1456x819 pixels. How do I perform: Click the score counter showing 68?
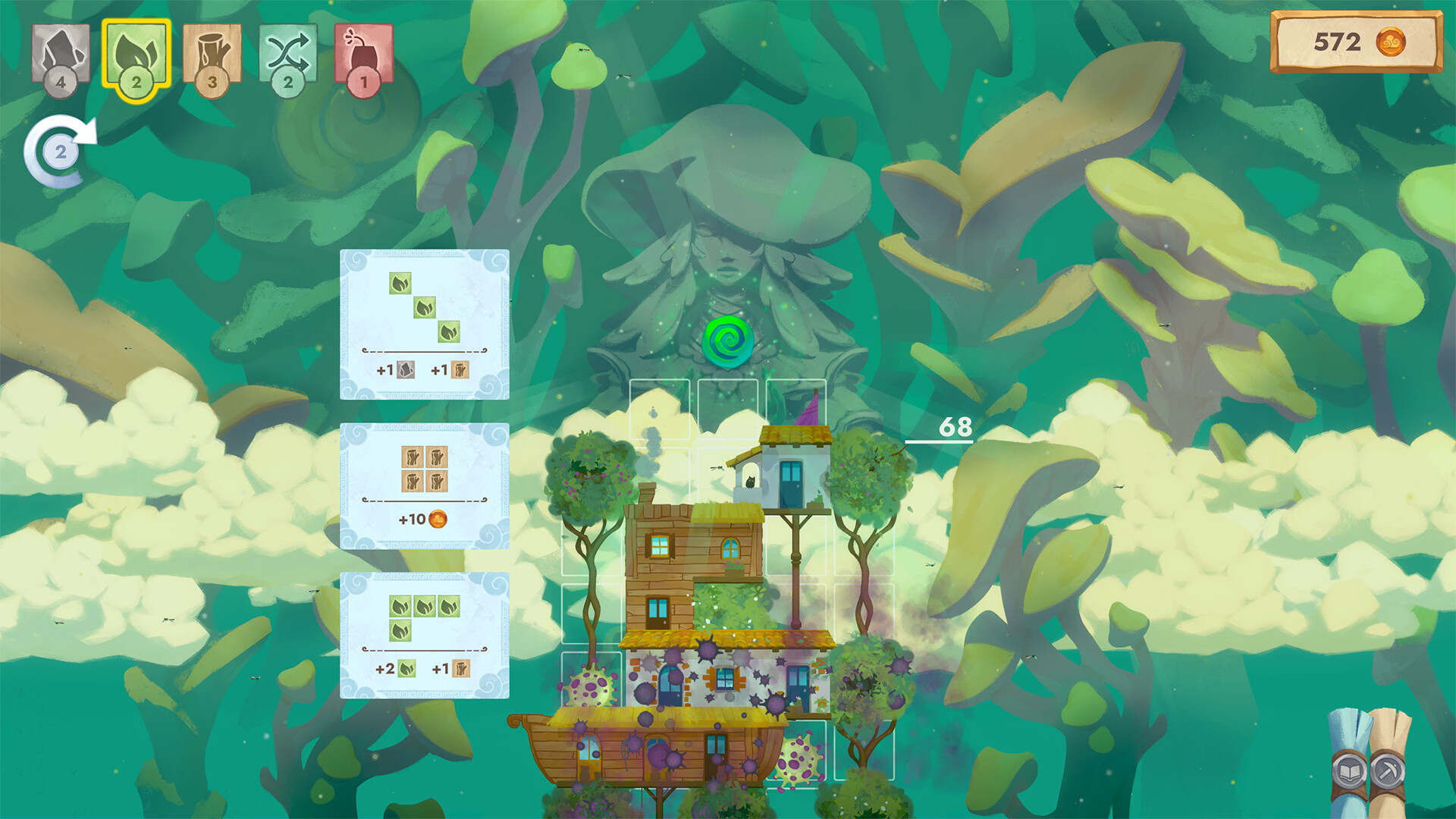click(957, 427)
